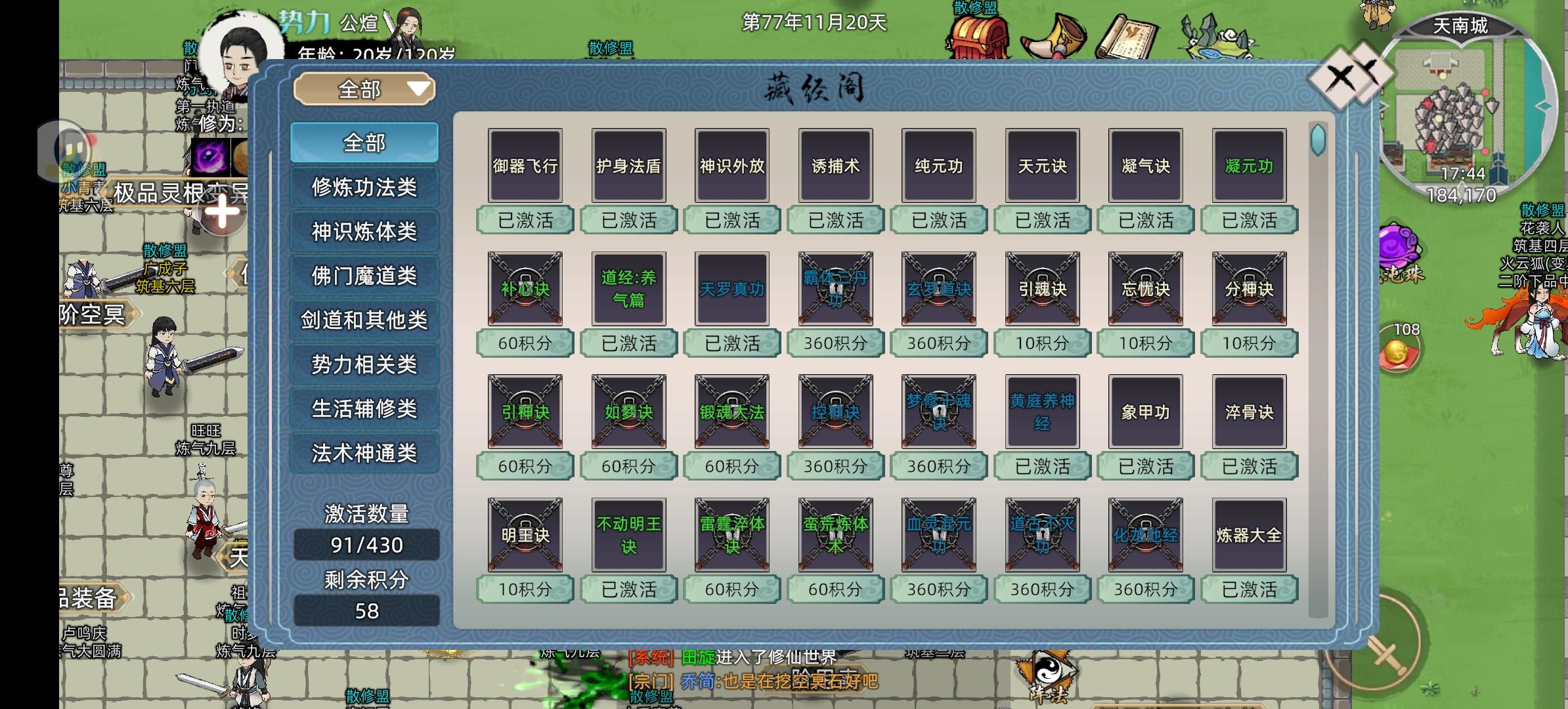Switch to the 修炼功法类 category
The image size is (1568, 709).
point(364,186)
